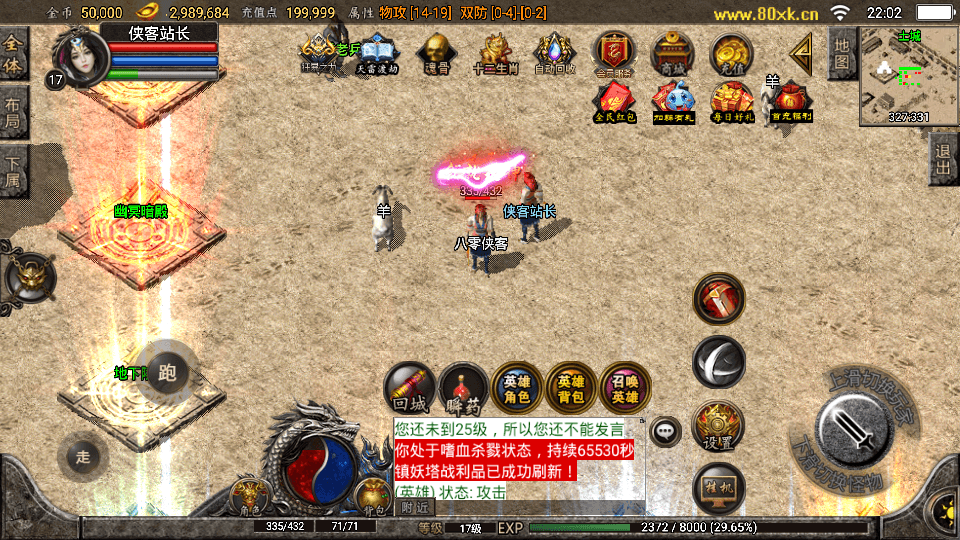Open the 魂骨 skull icon menu
The width and height of the screenshot is (960, 540).
435,51
